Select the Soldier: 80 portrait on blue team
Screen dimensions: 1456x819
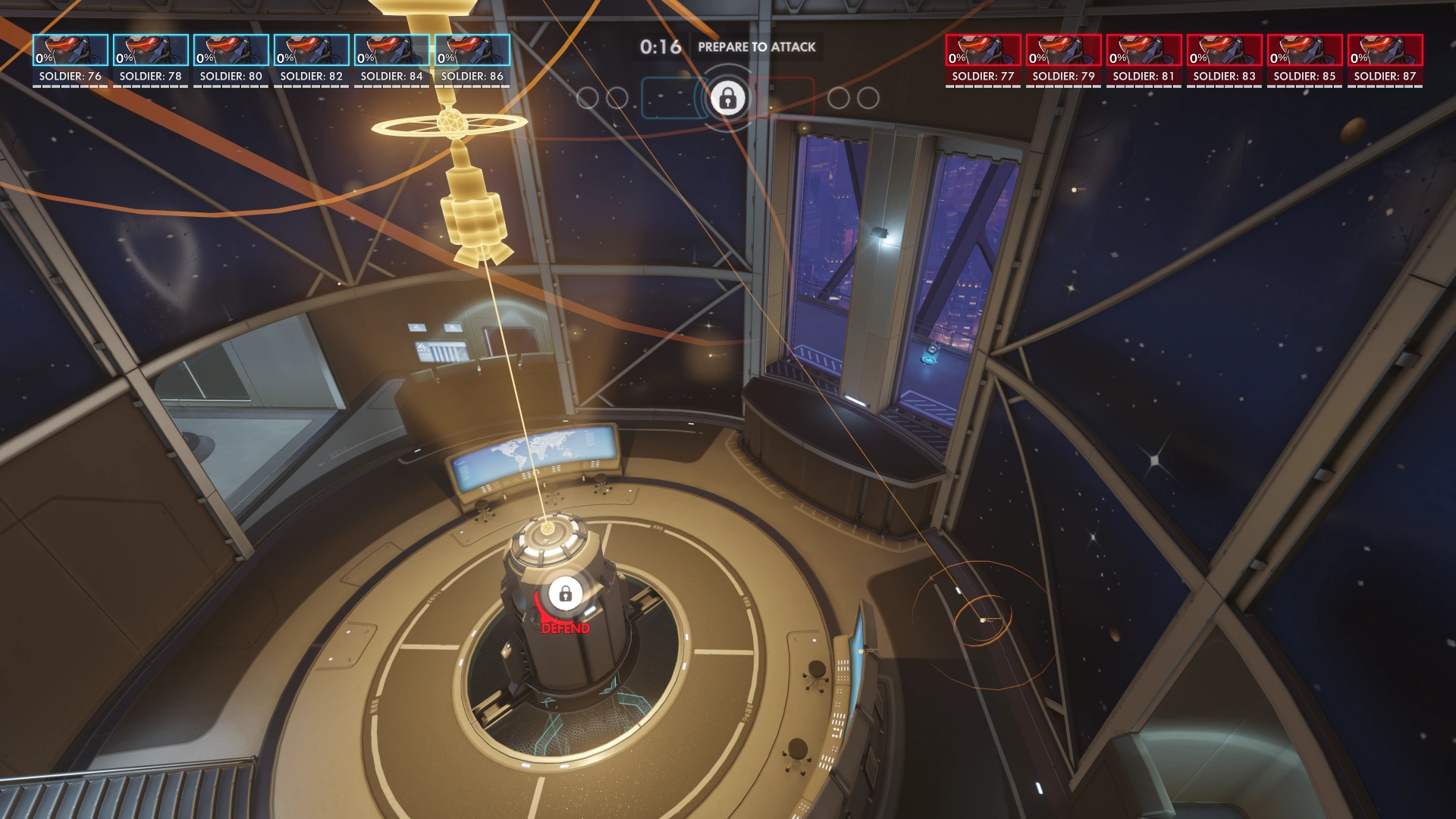pyautogui.click(x=231, y=49)
